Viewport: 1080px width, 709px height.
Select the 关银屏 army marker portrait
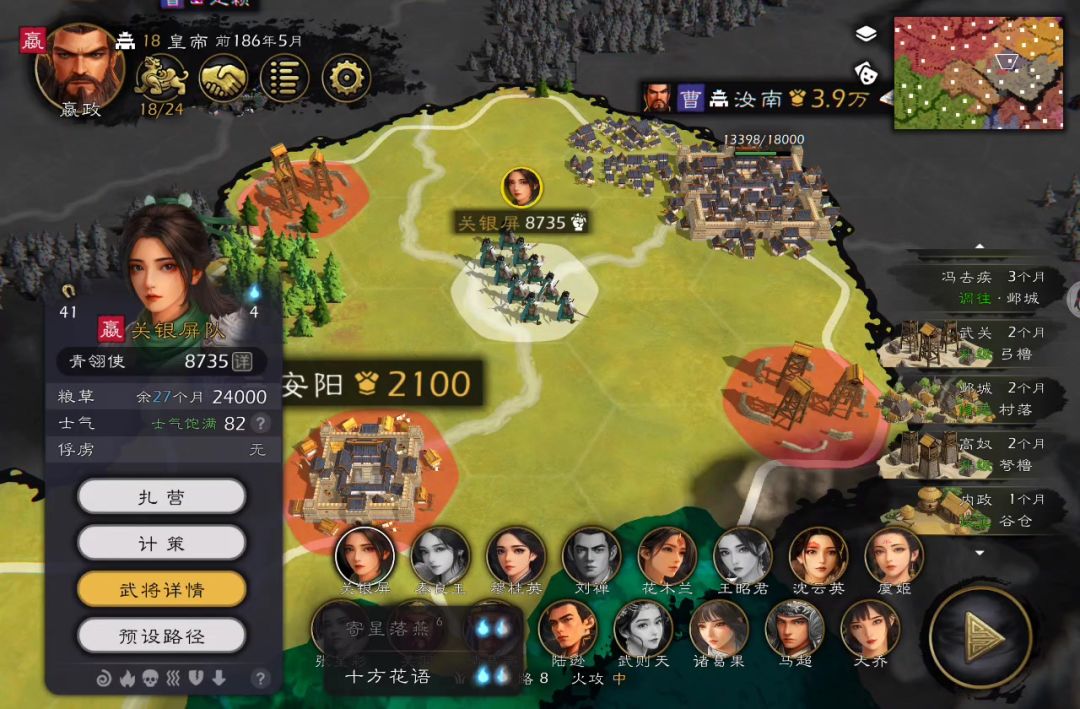coord(521,187)
